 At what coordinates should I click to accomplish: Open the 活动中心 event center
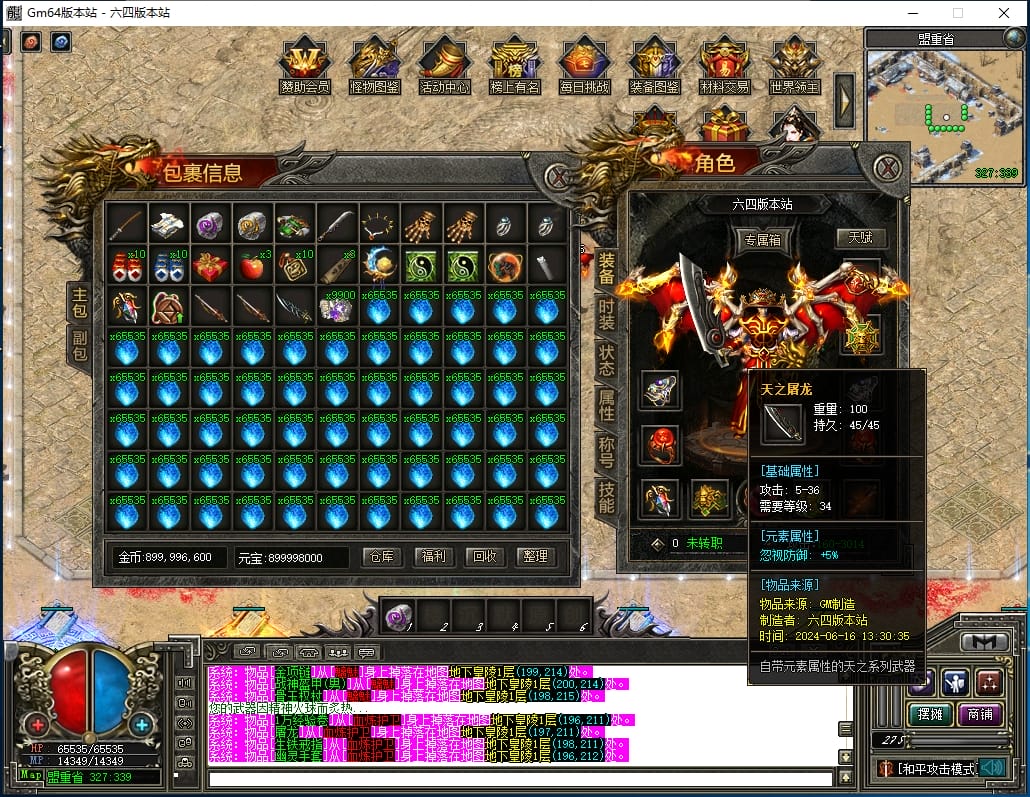445,66
